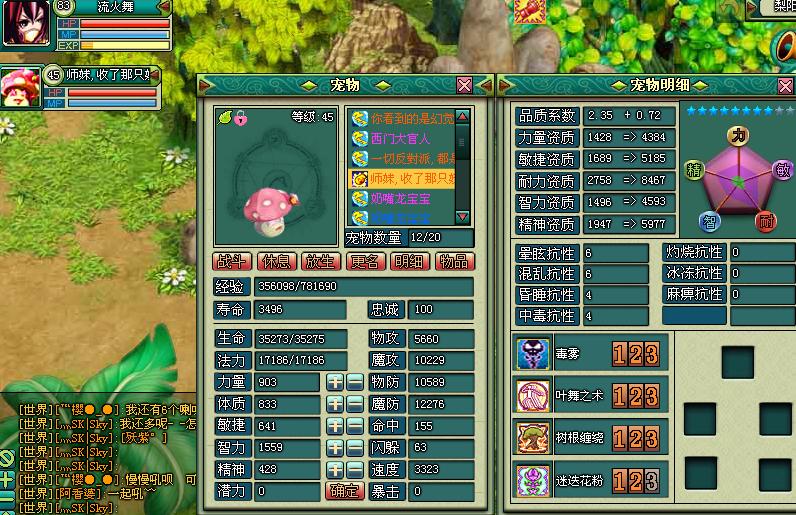Close the 宠物 pet window
This screenshot has width=796, height=515.
click(464, 85)
